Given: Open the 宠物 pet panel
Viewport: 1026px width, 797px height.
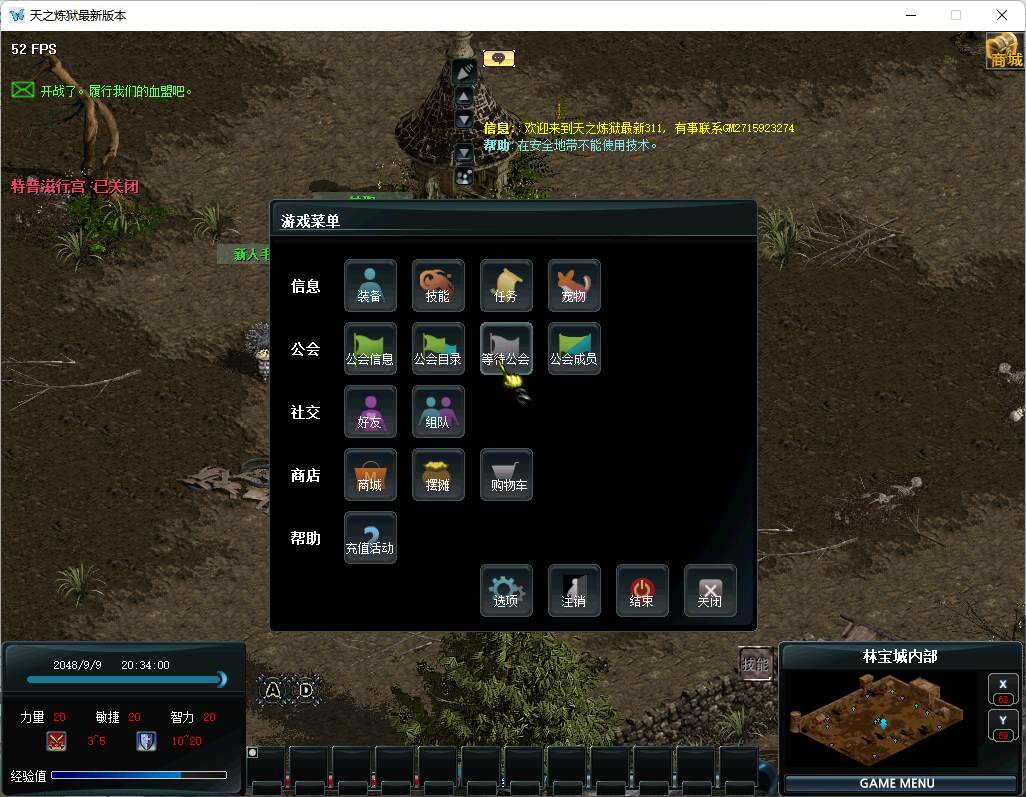Looking at the screenshot, I should point(574,286).
